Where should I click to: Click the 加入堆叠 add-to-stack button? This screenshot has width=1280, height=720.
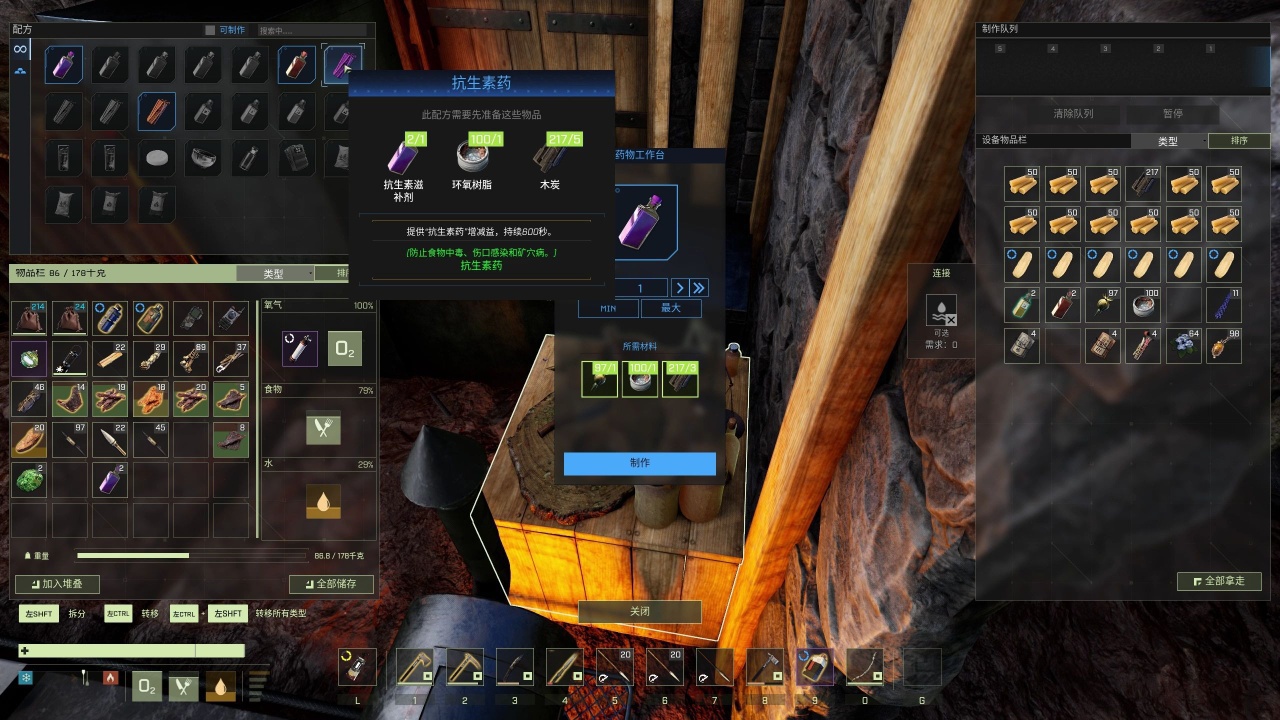(x=56, y=584)
